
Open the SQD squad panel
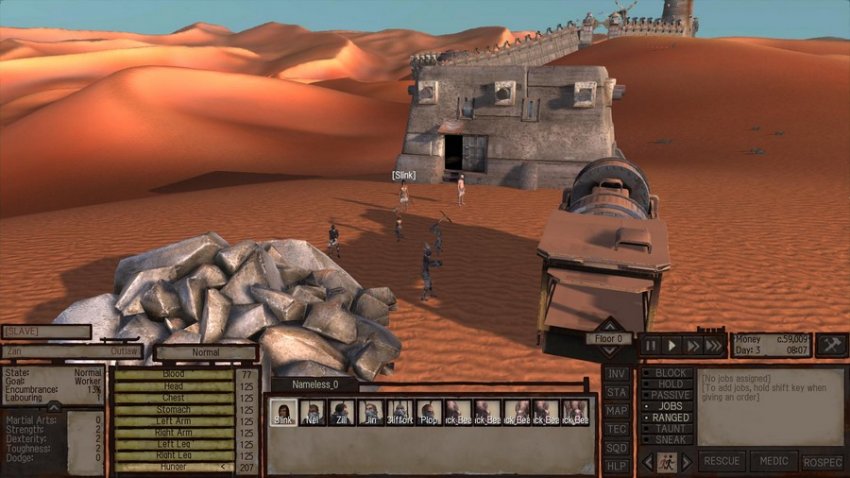point(617,448)
